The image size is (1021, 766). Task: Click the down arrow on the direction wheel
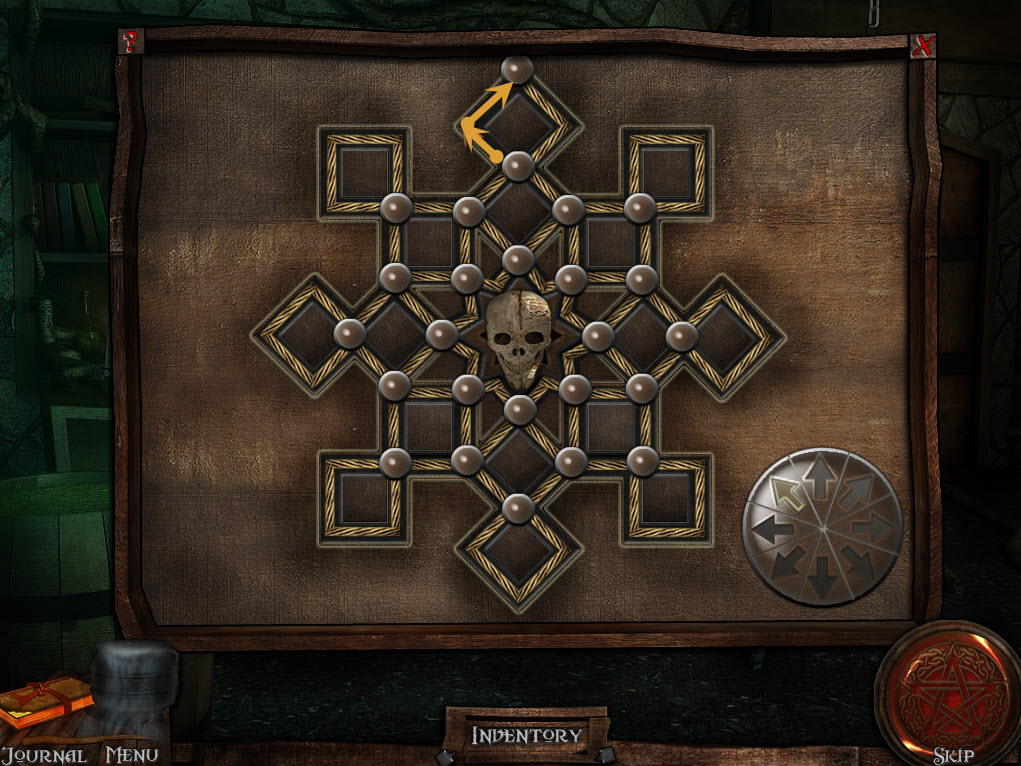(x=822, y=577)
